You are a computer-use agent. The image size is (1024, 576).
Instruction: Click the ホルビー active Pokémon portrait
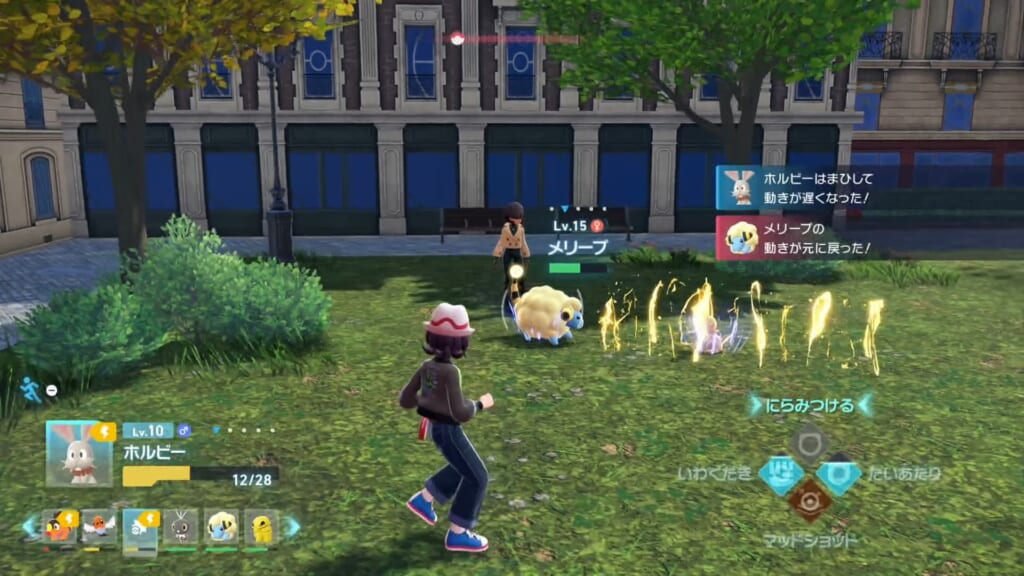click(x=79, y=454)
